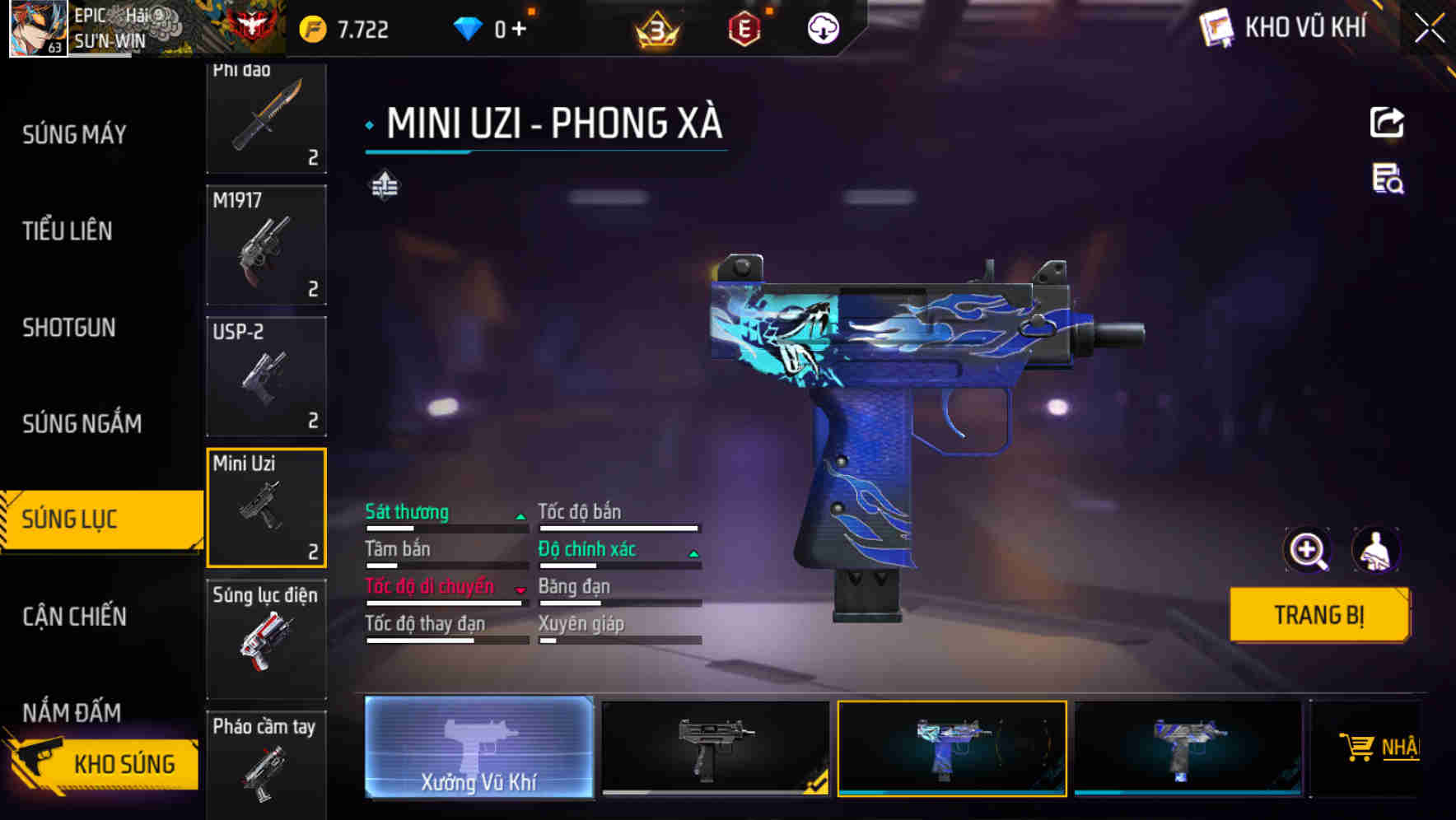1456x820 pixels.
Task: Switch to the SÚNG MÁY category
Action: pos(74,134)
